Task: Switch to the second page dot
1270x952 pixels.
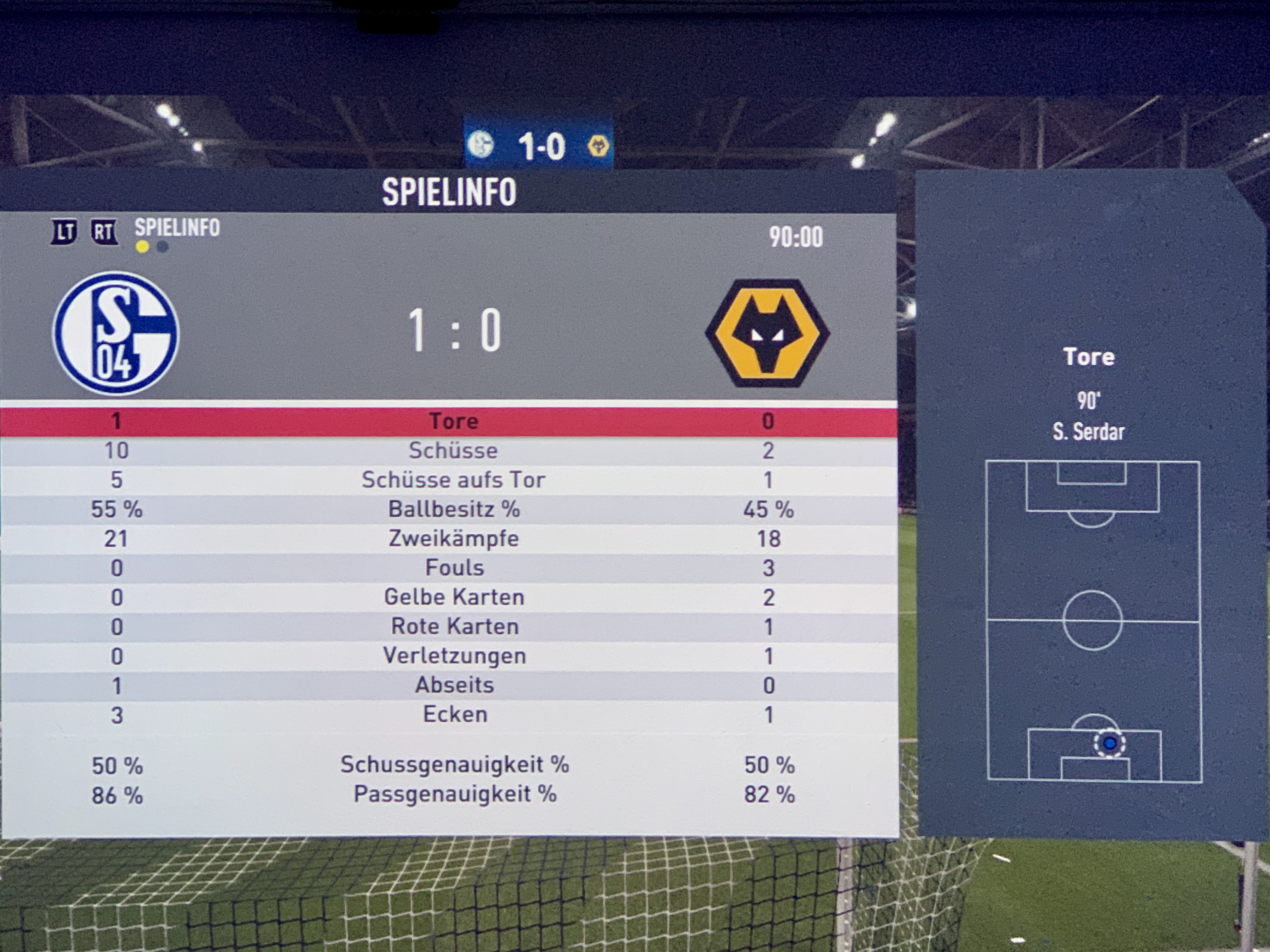Action: tap(162, 247)
